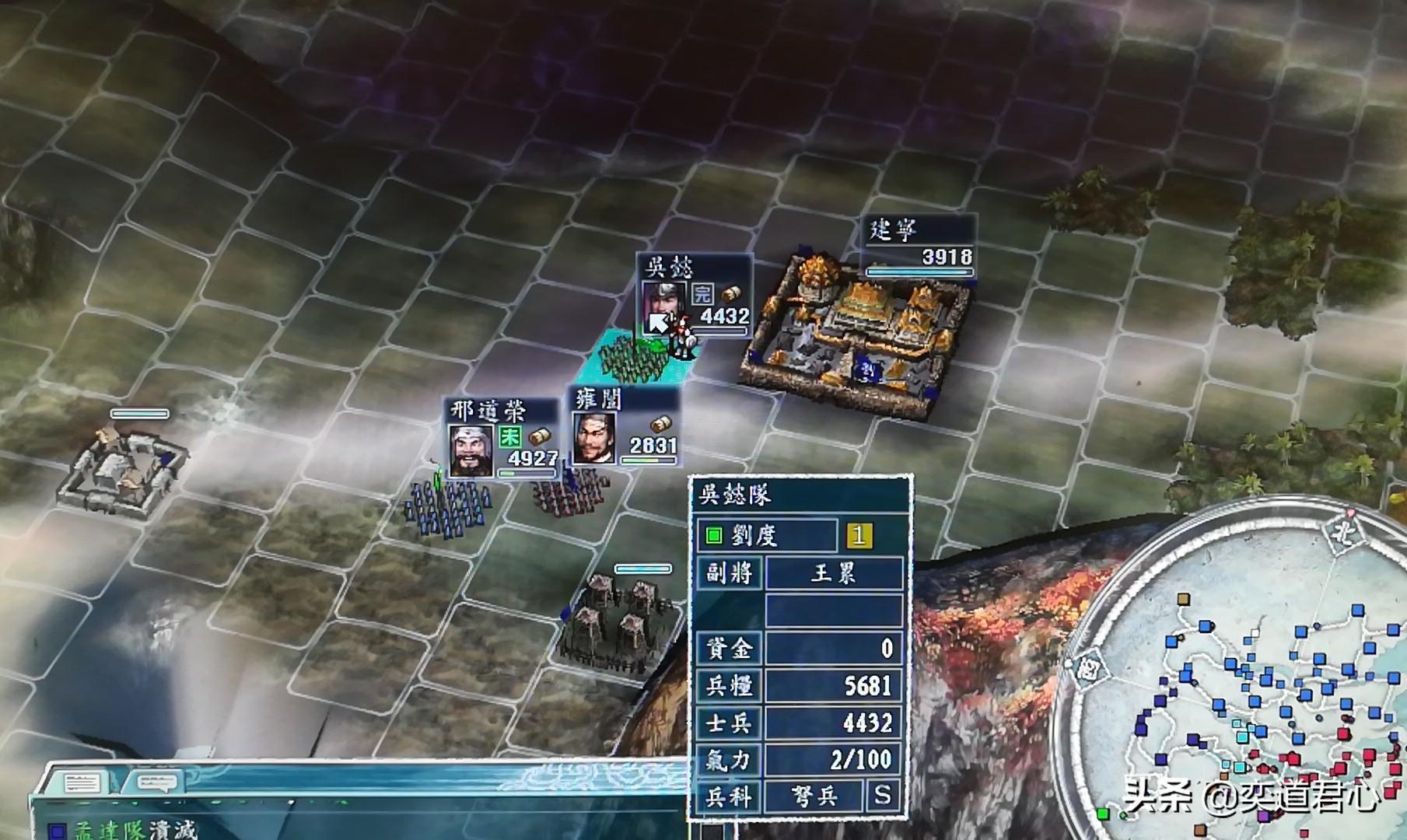1407x840 pixels.
Task: Select the 吳懿 unit banner
Action: click(x=694, y=296)
